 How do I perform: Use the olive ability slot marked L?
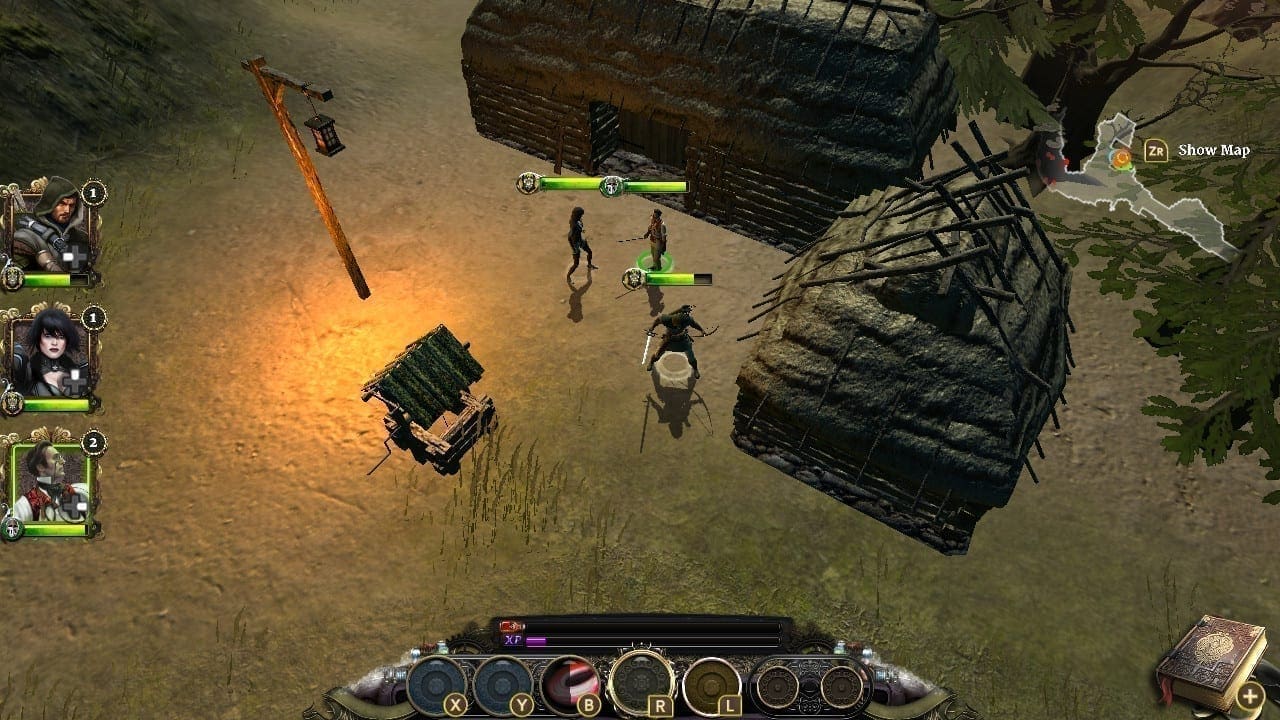coord(711,685)
